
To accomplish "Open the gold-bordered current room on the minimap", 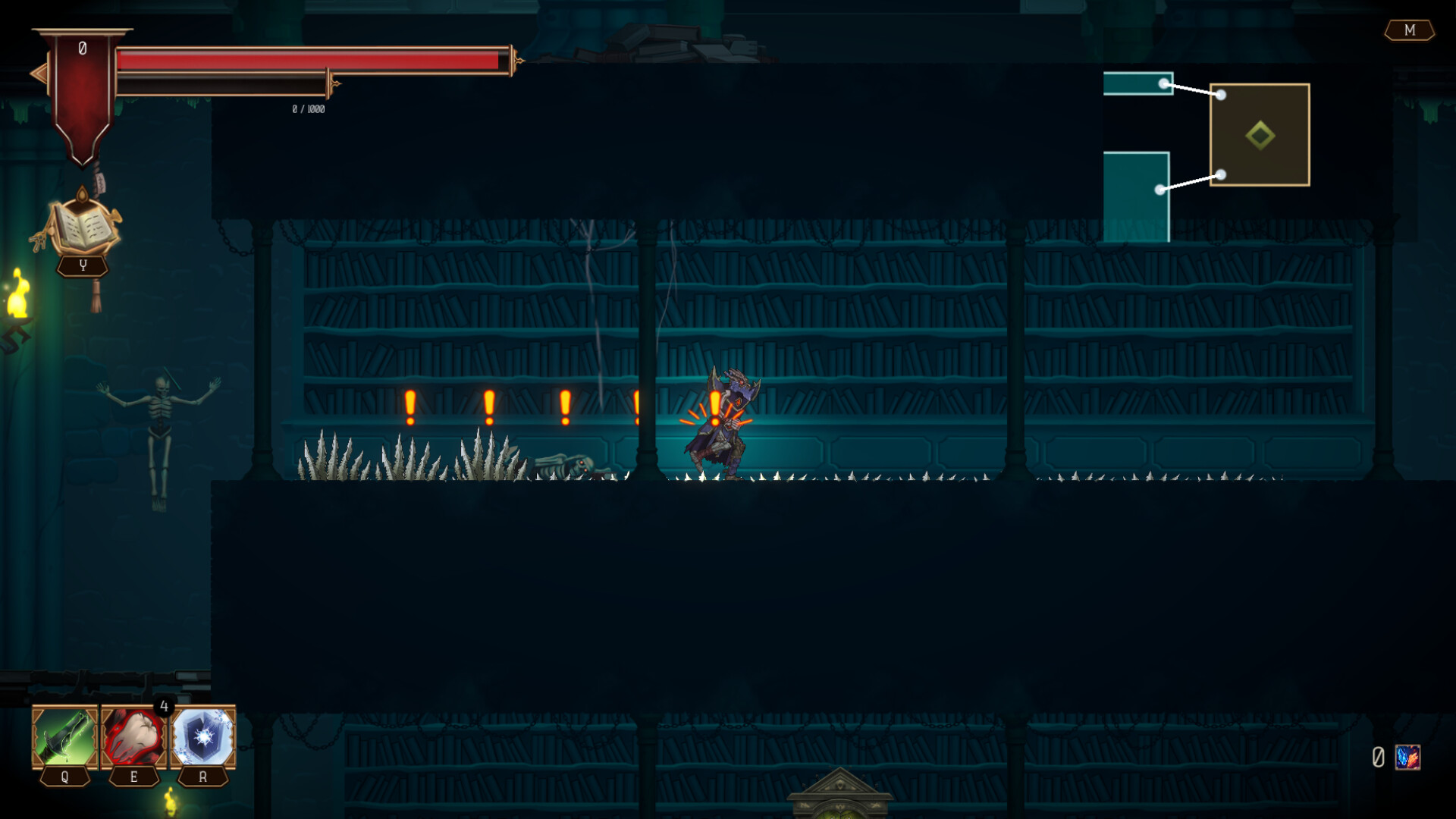I will point(1259,133).
